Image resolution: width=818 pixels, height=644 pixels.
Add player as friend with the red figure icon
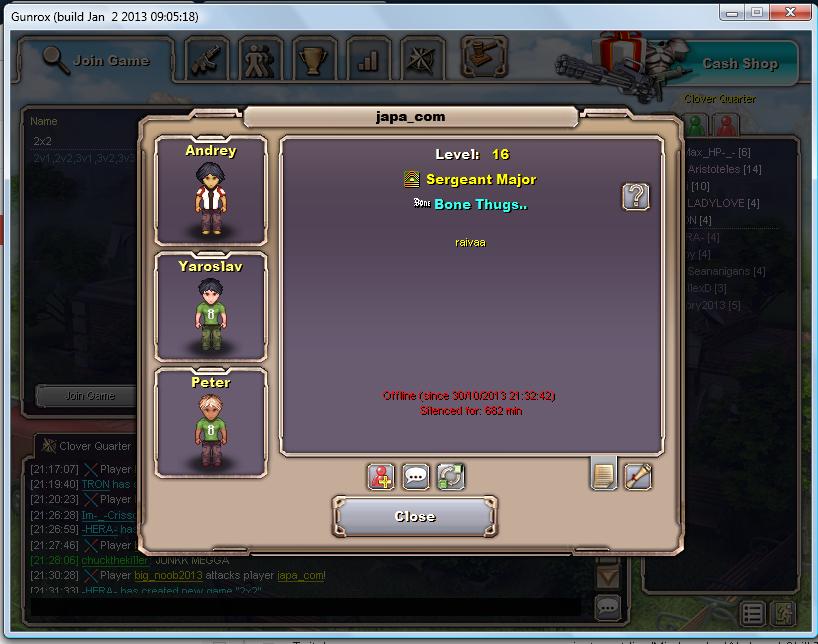pyautogui.click(x=382, y=476)
